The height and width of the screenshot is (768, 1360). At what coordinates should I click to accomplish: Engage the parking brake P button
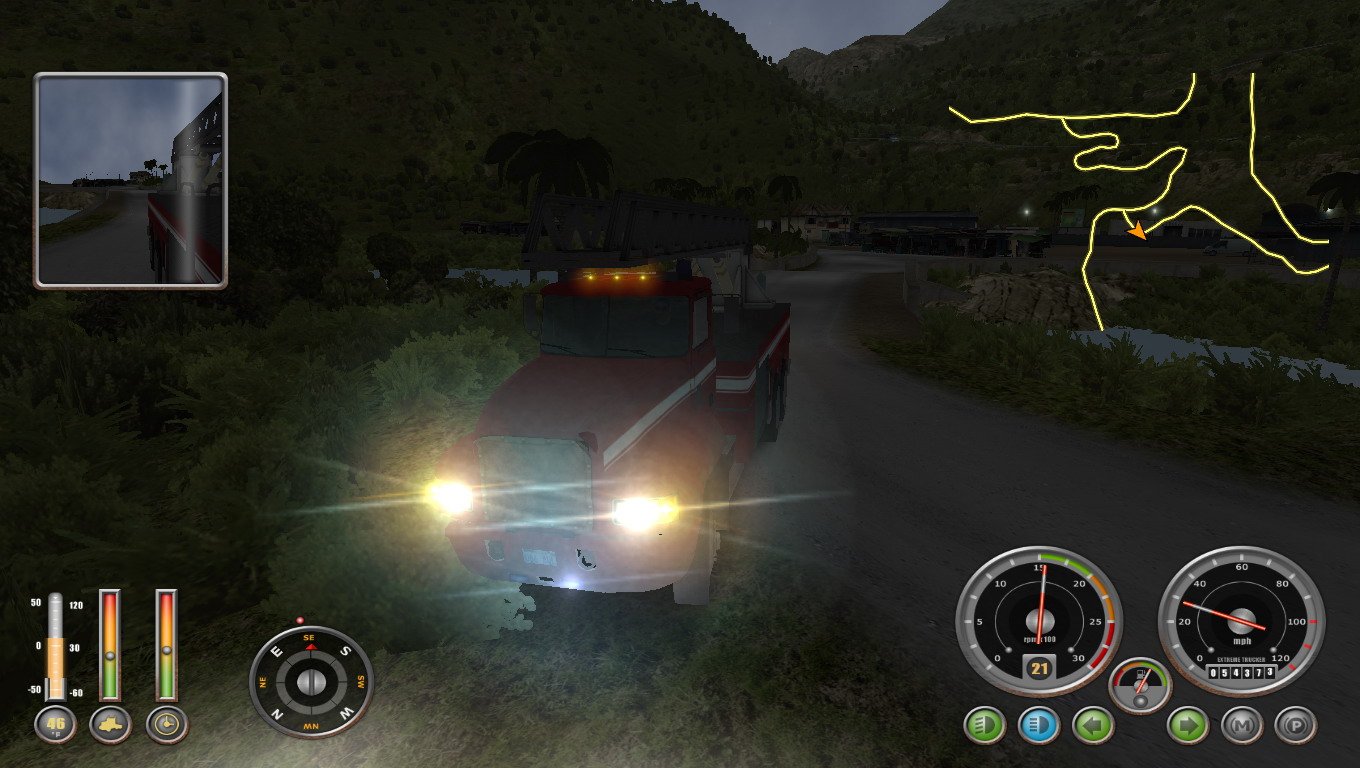click(x=1296, y=725)
